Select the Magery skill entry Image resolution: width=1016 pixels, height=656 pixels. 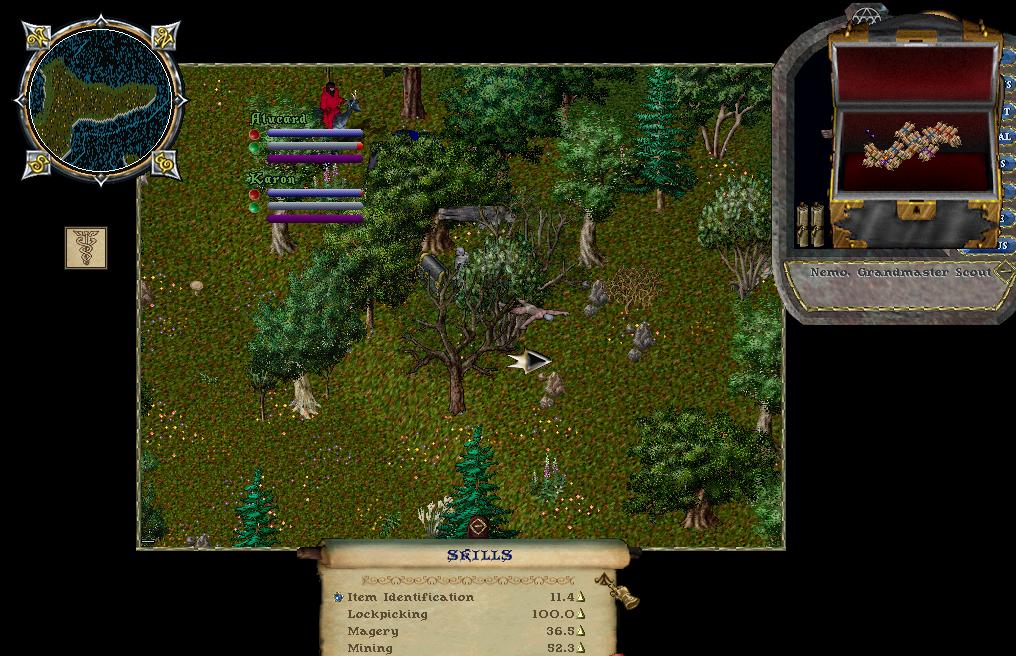372,631
